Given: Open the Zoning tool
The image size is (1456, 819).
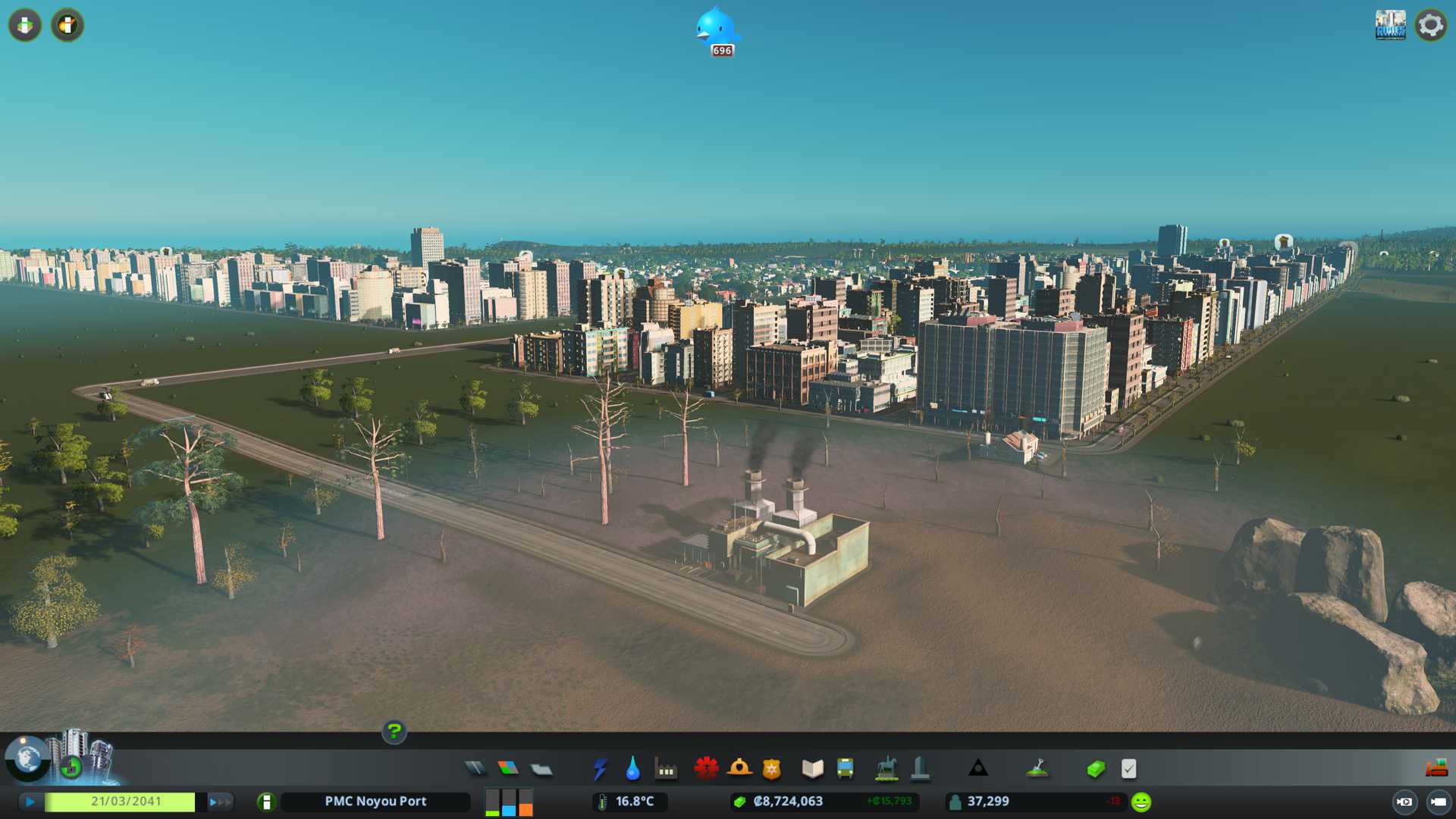Looking at the screenshot, I should (x=508, y=769).
